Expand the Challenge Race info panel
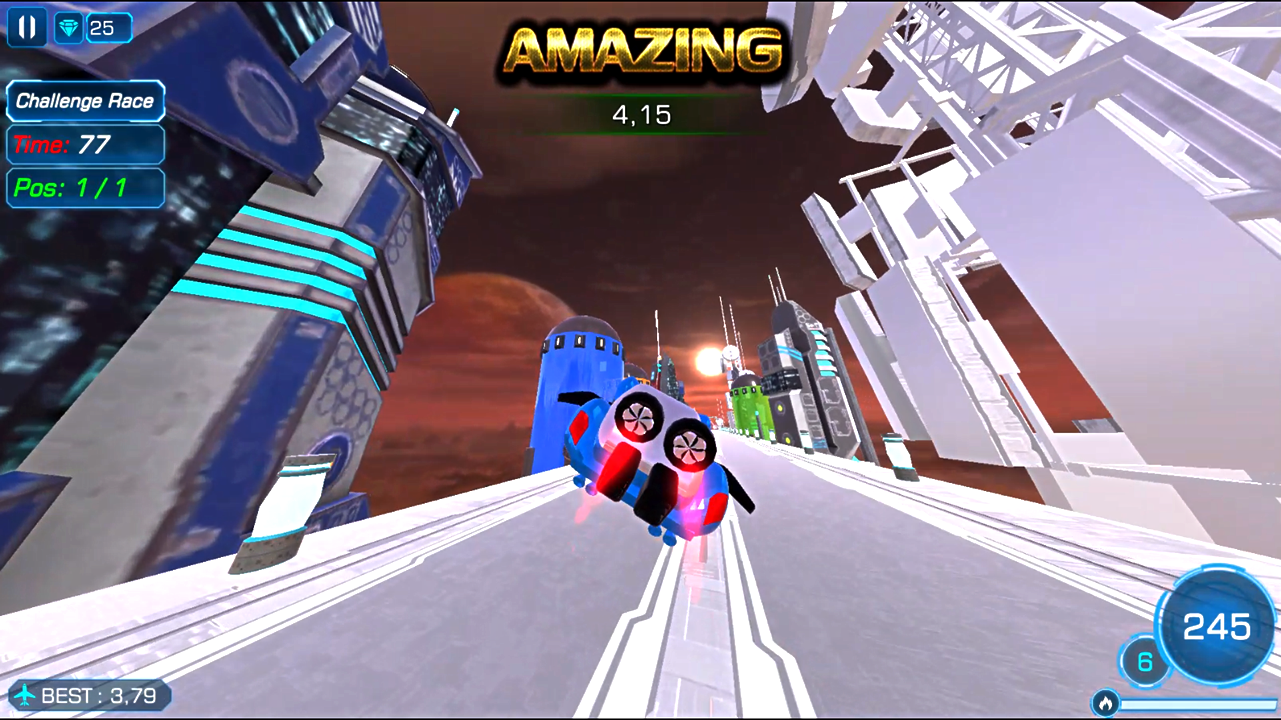Viewport: 1281px width, 720px height. 85,101
